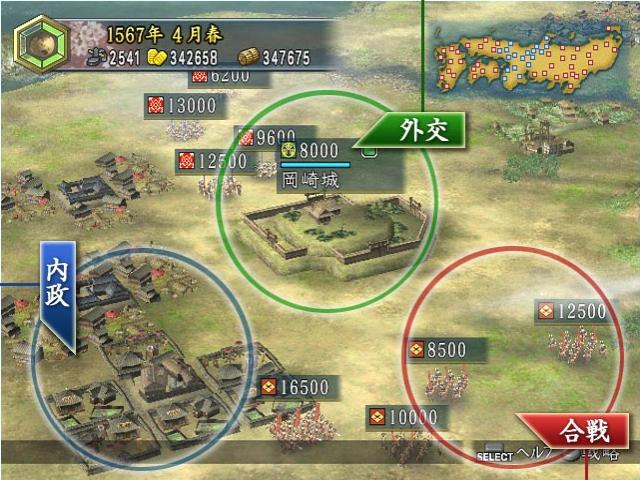Choose the army labeled 13000

point(185,104)
